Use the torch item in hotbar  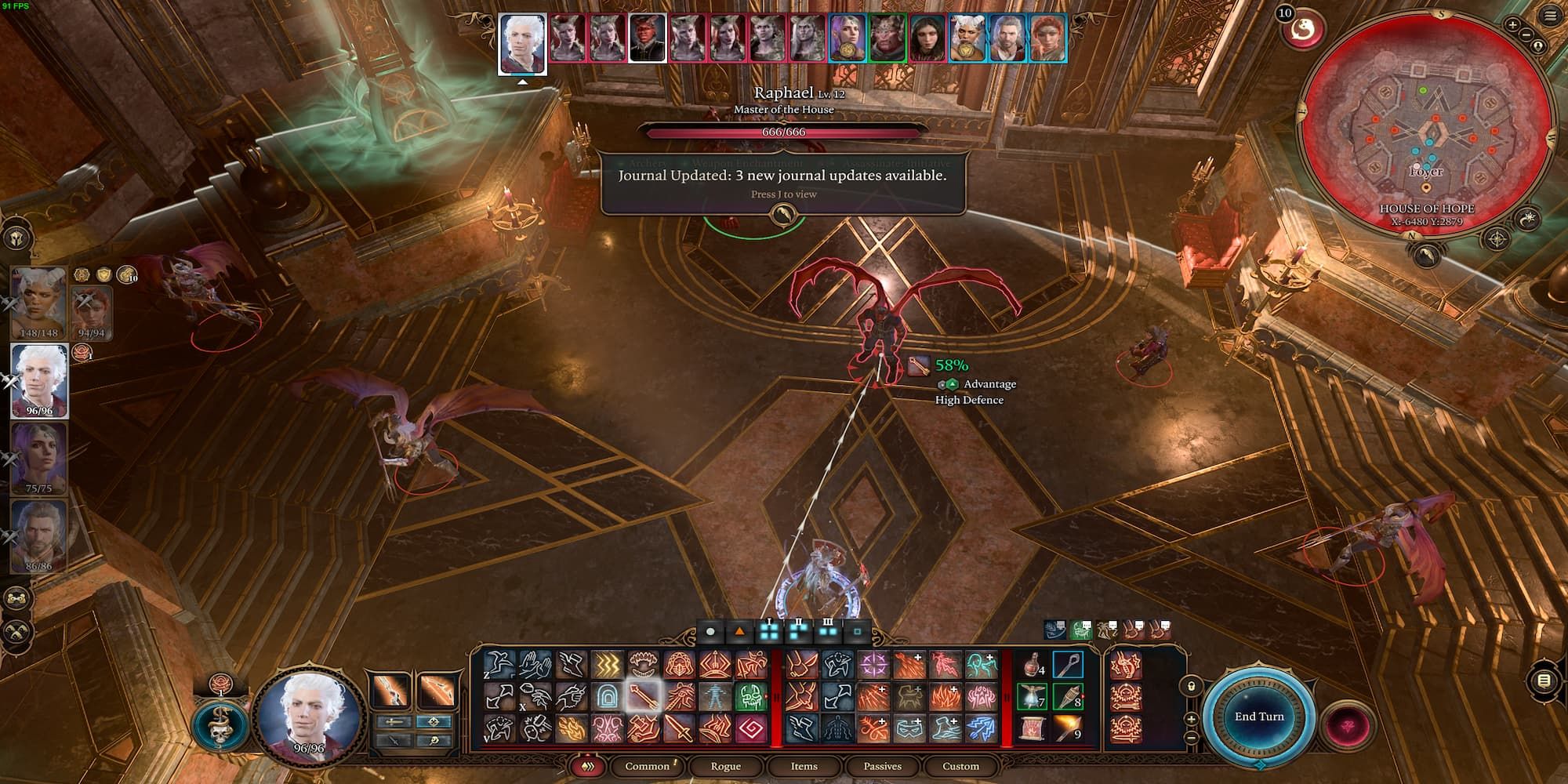(x=1067, y=728)
